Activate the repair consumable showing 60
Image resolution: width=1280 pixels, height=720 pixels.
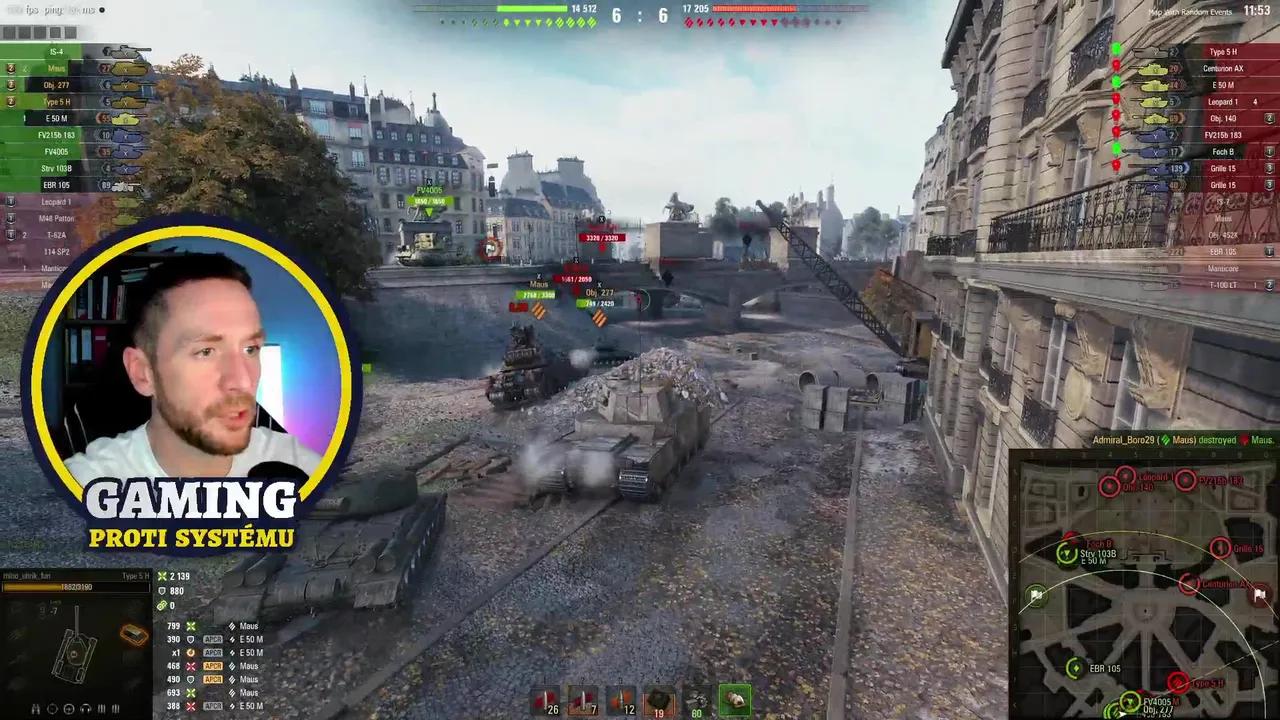(697, 702)
